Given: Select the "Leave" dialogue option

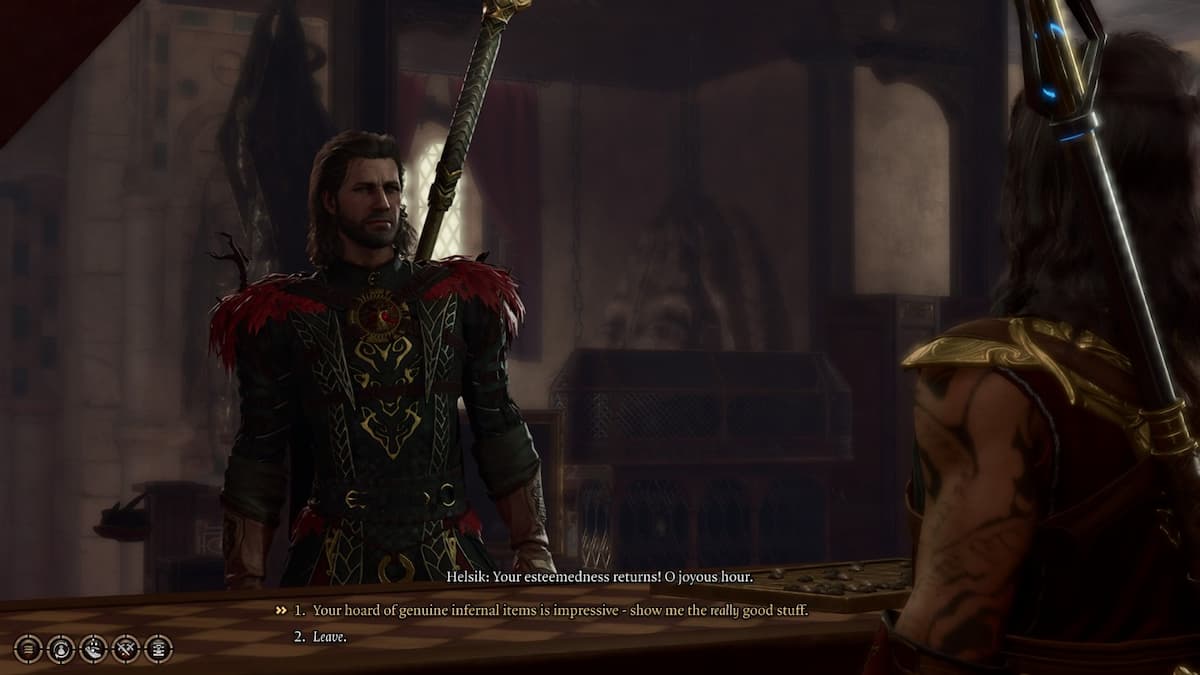Looking at the screenshot, I should point(329,636).
